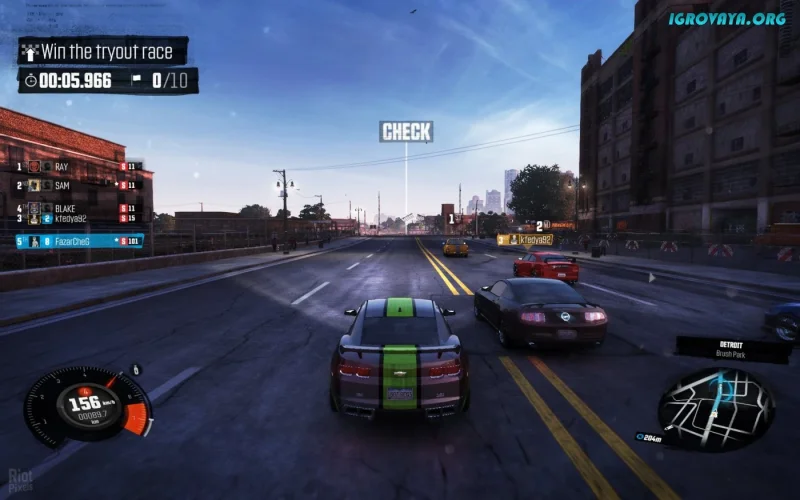Select the "Win the tryout race" objective
Image resolution: width=800 pixels, height=500 pixels.
point(103,51)
